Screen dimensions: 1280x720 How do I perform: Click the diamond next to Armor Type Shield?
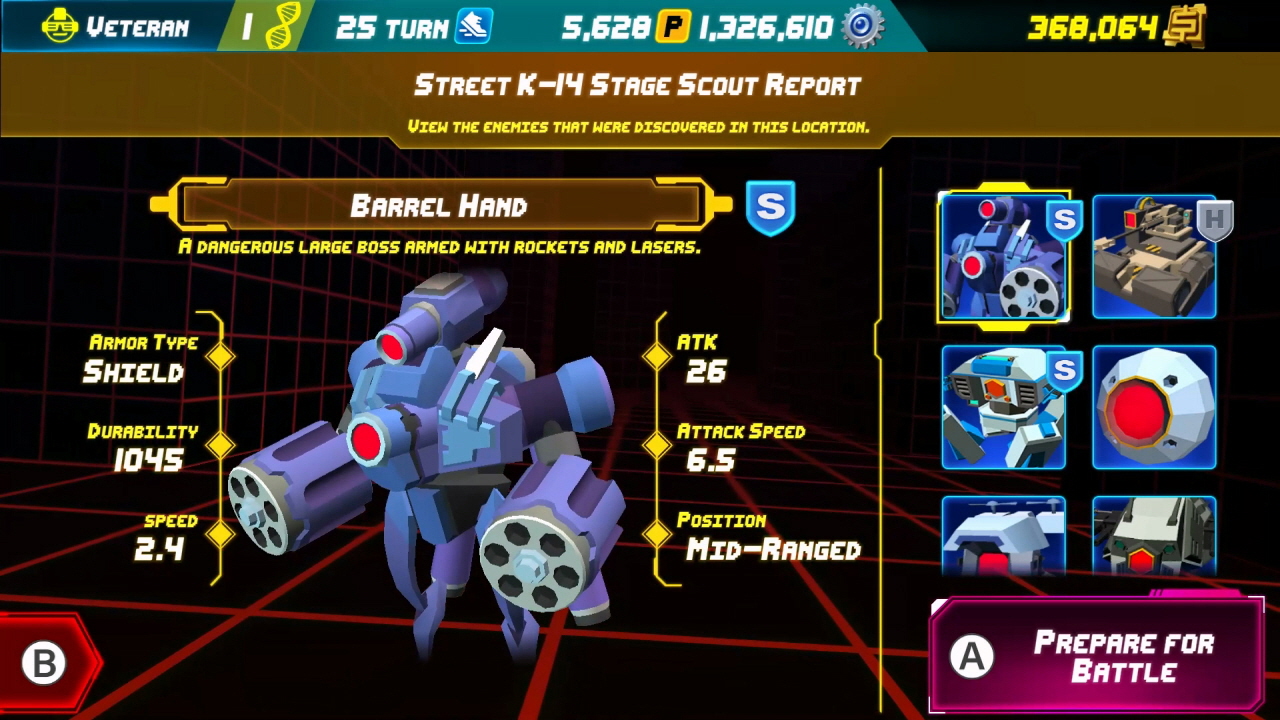point(220,357)
